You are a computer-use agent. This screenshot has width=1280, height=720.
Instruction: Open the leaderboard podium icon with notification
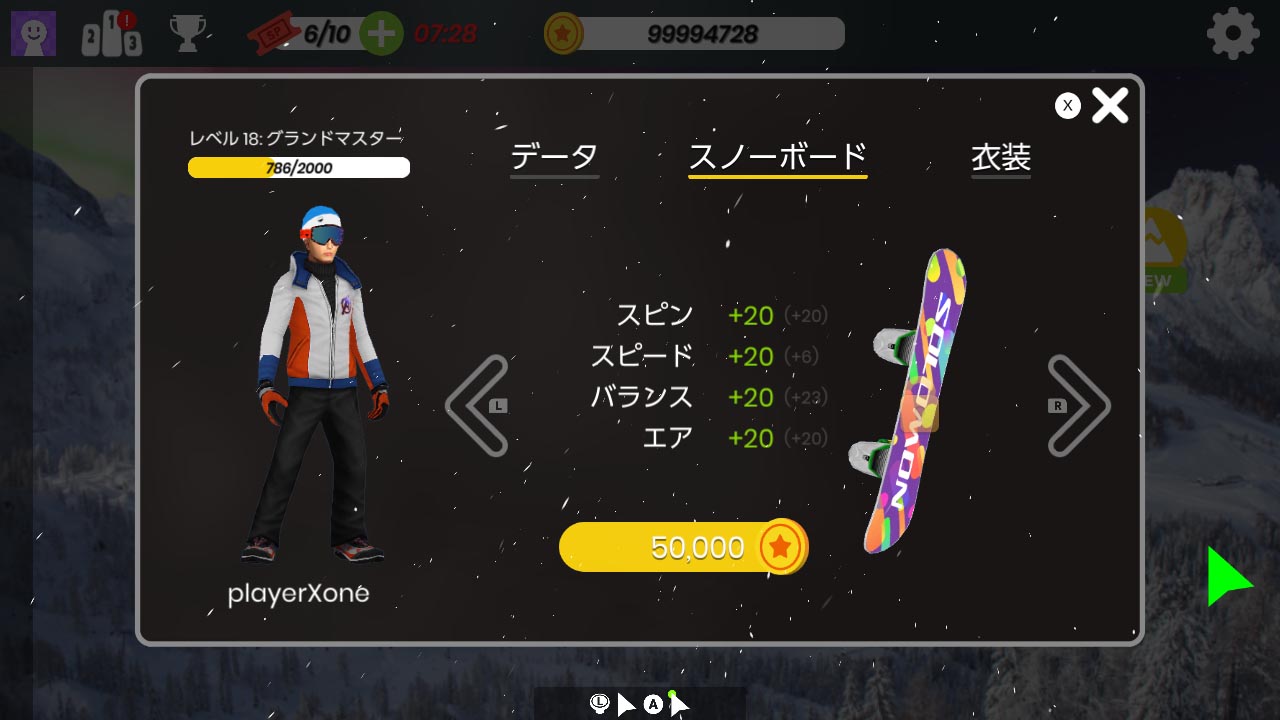point(110,33)
